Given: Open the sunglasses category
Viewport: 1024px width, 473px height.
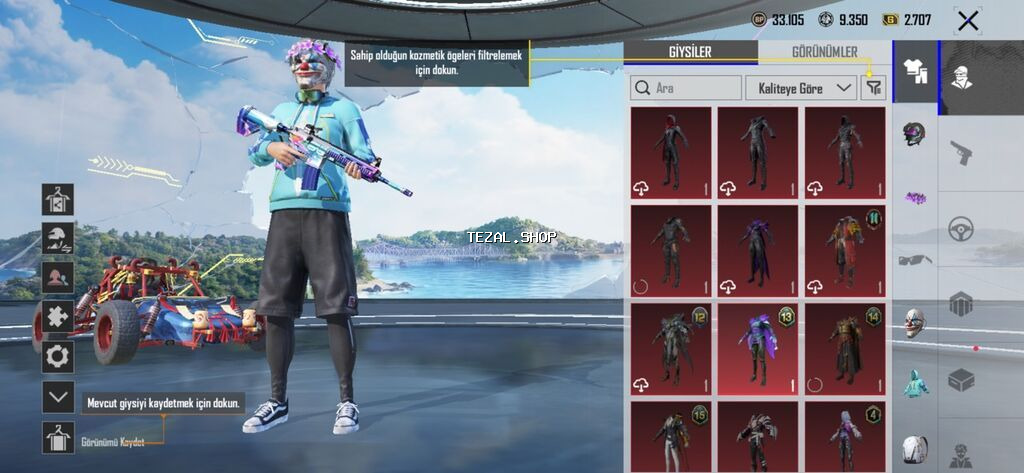Looking at the screenshot, I should click(914, 260).
